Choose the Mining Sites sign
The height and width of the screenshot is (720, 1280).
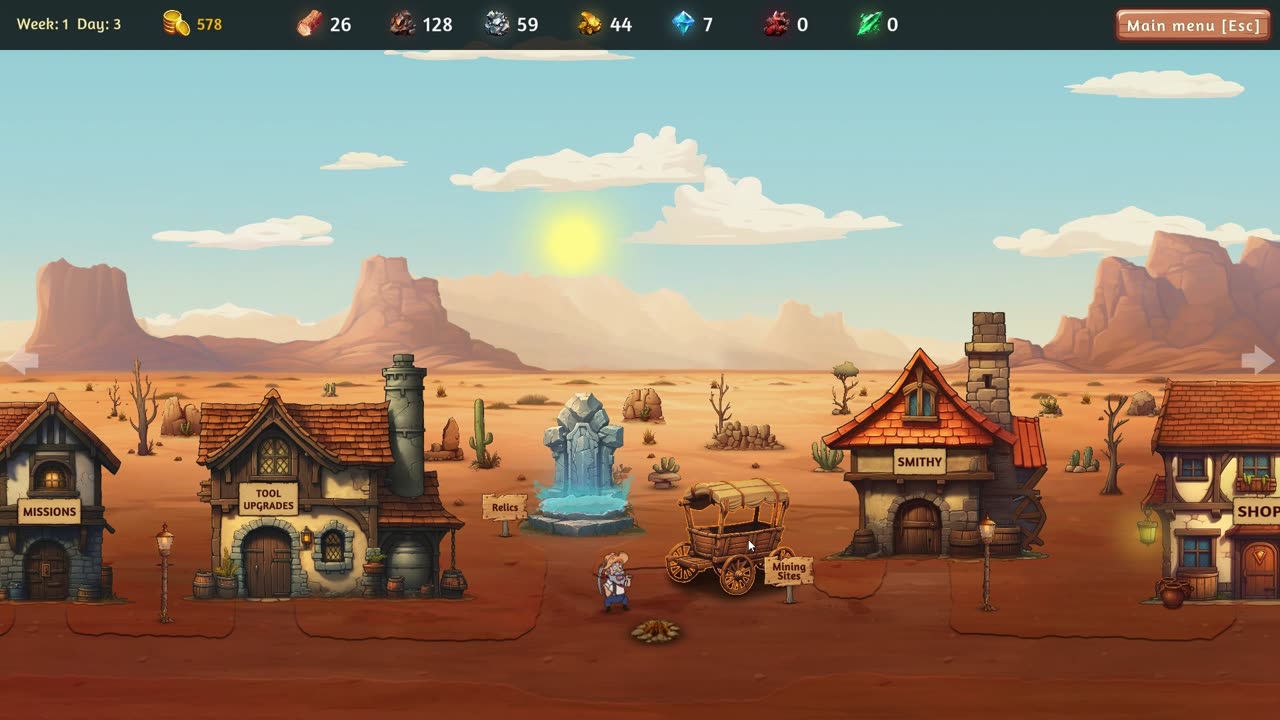tap(788, 572)
